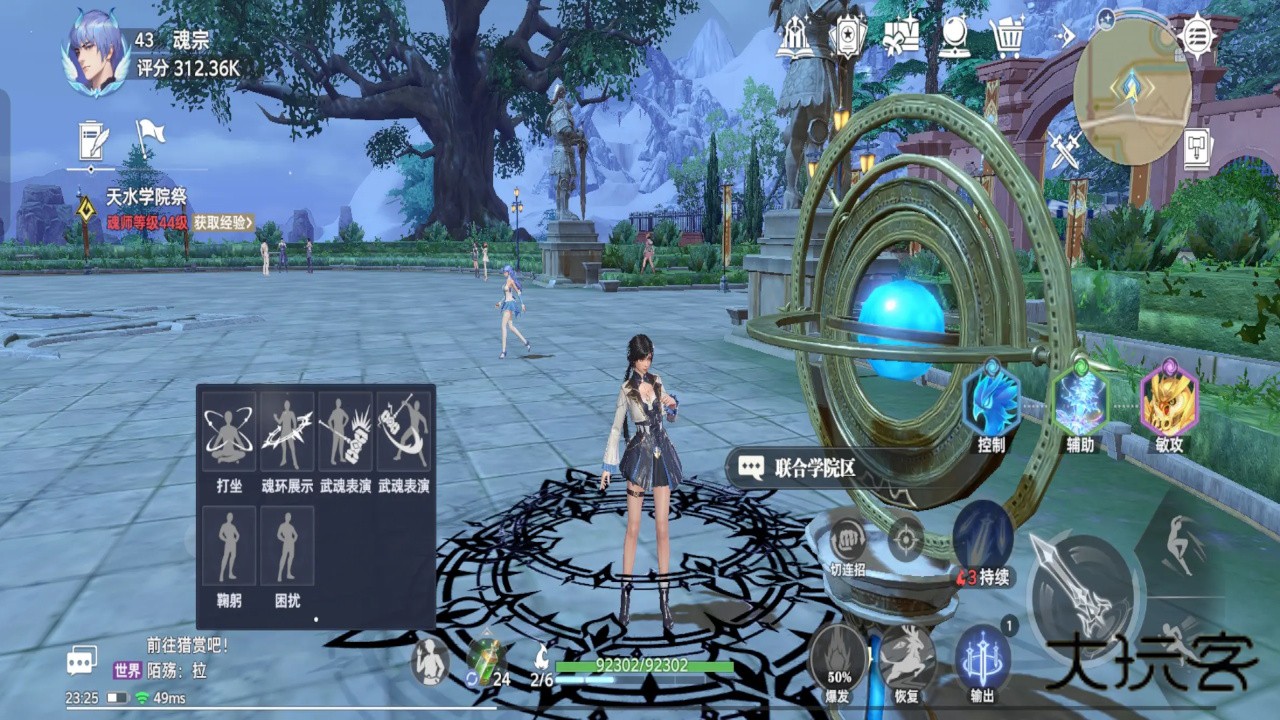
Task: Play the 魂环展示 soul ring emote
Action: (287, 432)
